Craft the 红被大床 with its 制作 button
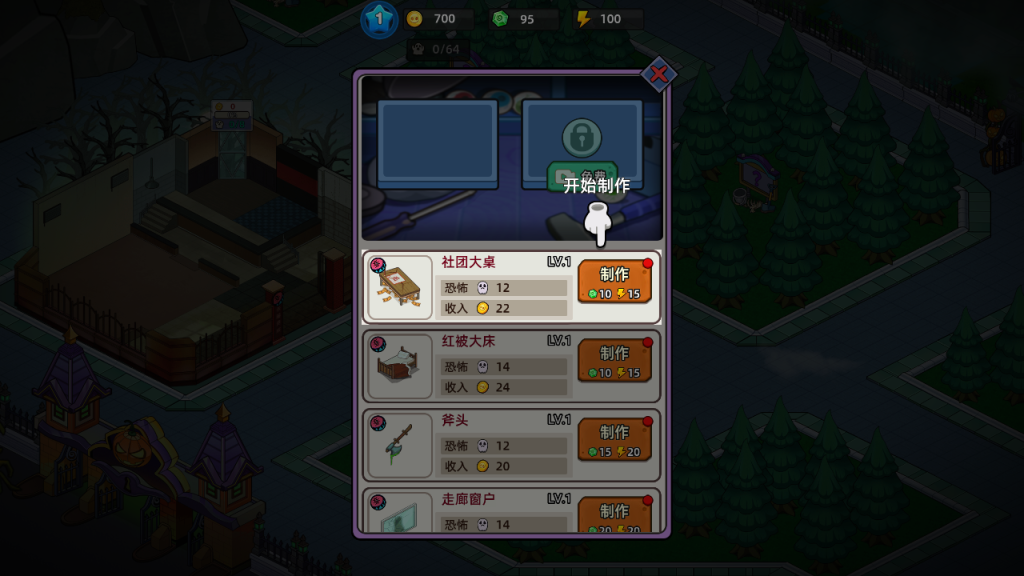Image resolution: width=1024 pixels, height=576 pixels. pos(614,361)
